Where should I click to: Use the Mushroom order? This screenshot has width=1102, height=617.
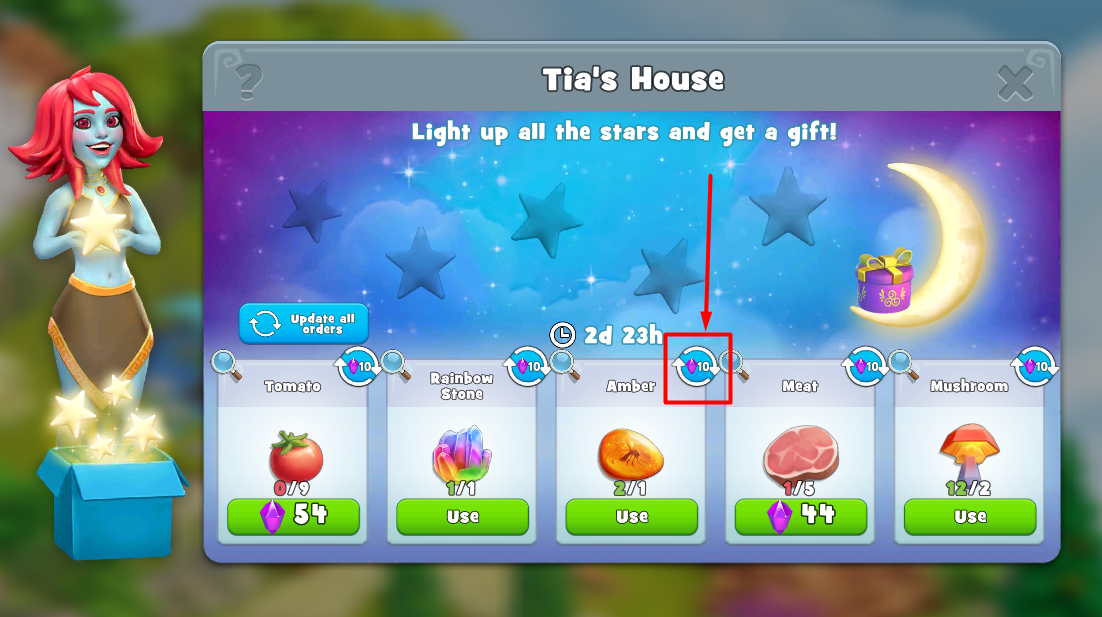969,516
